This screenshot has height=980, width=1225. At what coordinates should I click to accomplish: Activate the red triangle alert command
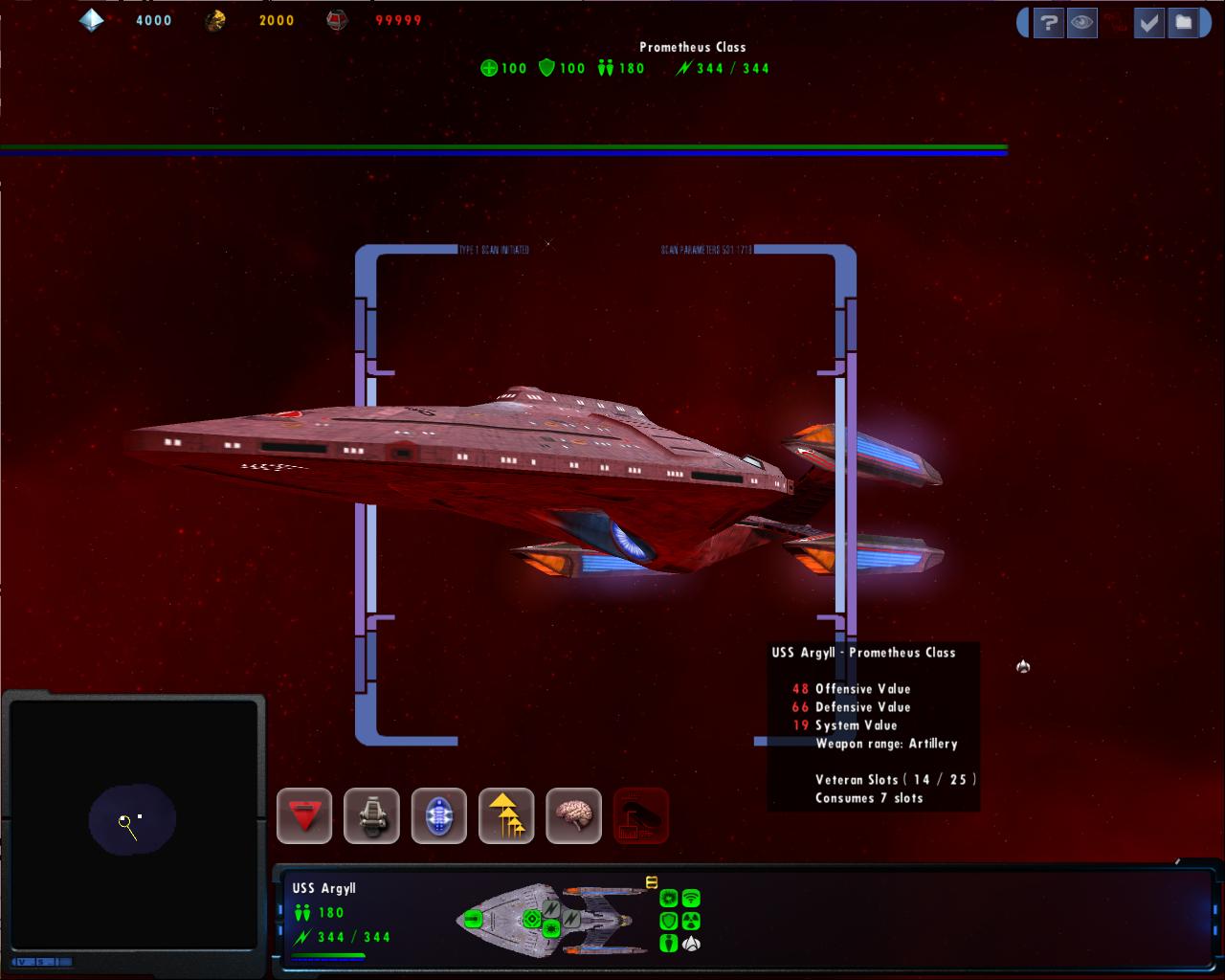click(x=304, y=816)
